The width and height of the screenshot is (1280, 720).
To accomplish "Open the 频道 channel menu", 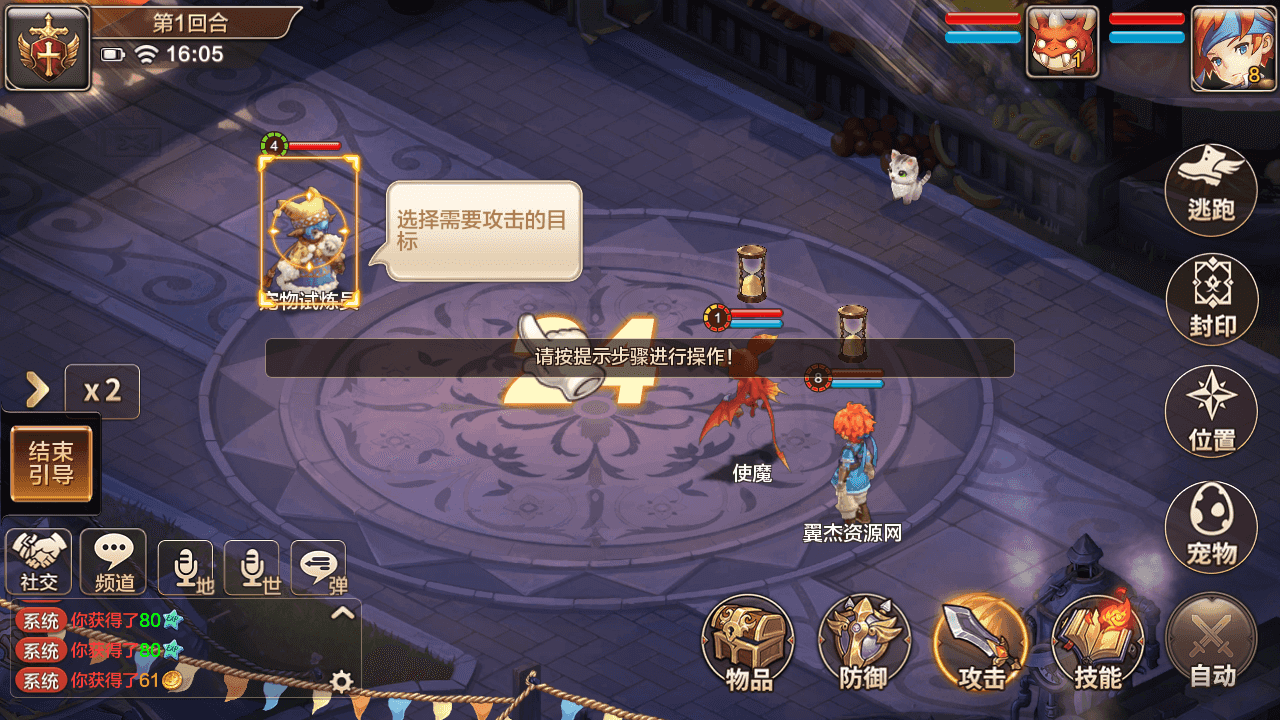I will (113, 561).
